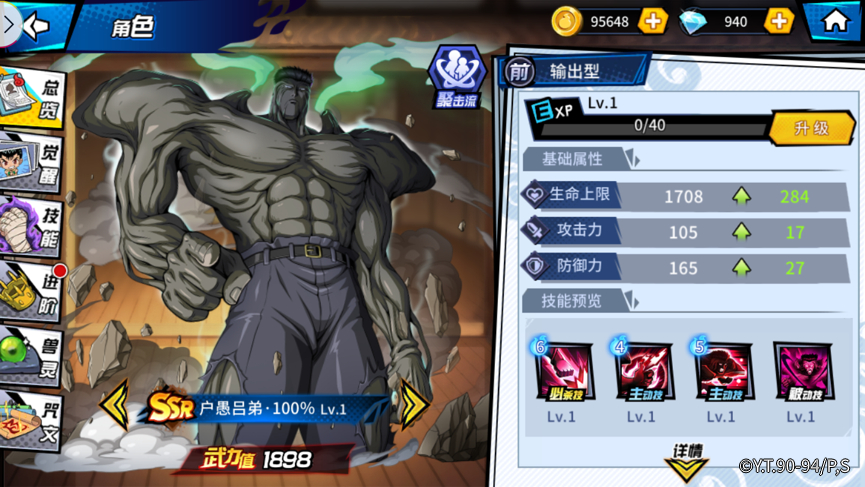
Task: Expand the 详情 details arrow
Action: [687, 460]
